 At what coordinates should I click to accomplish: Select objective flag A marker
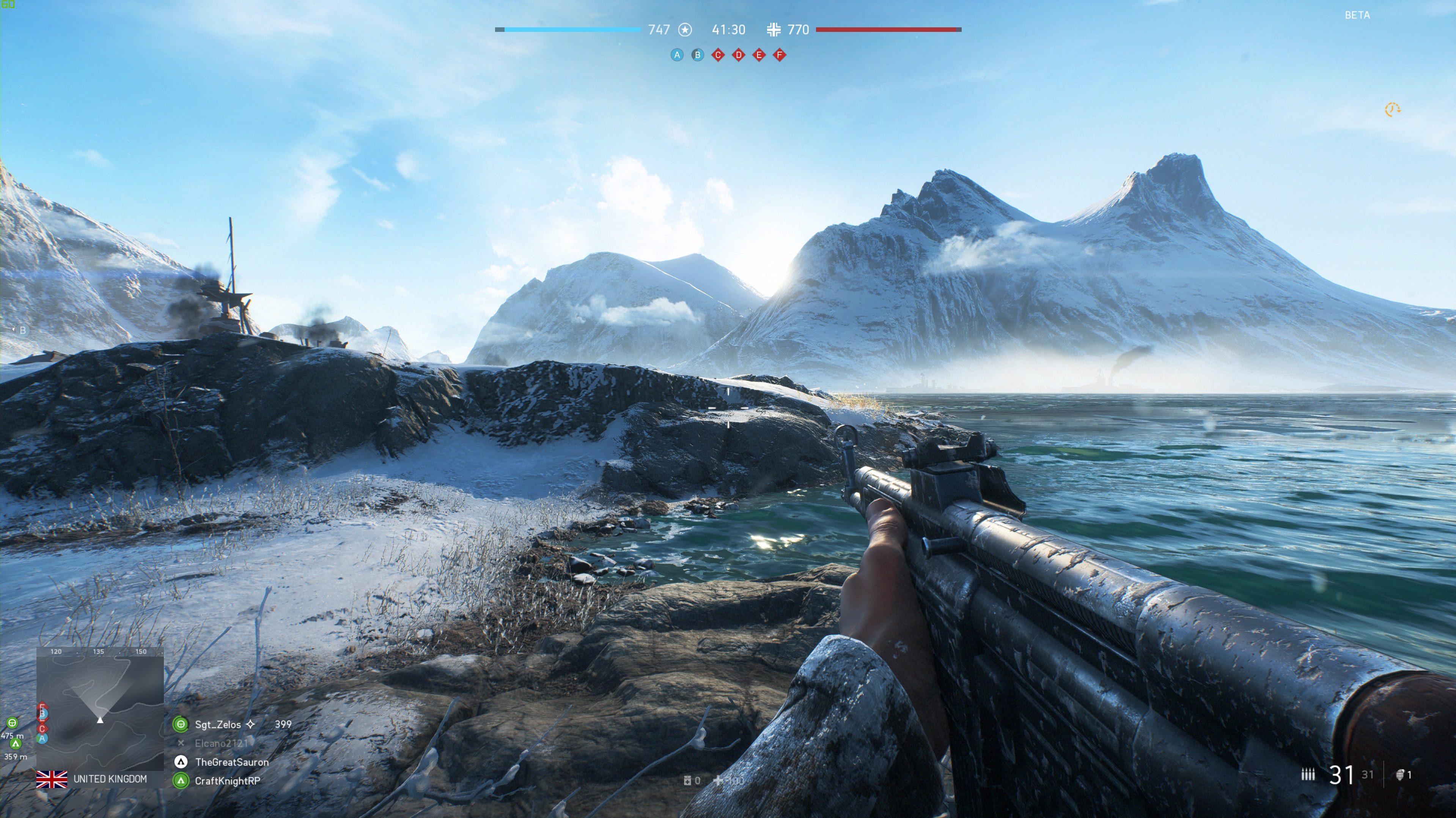676,55
